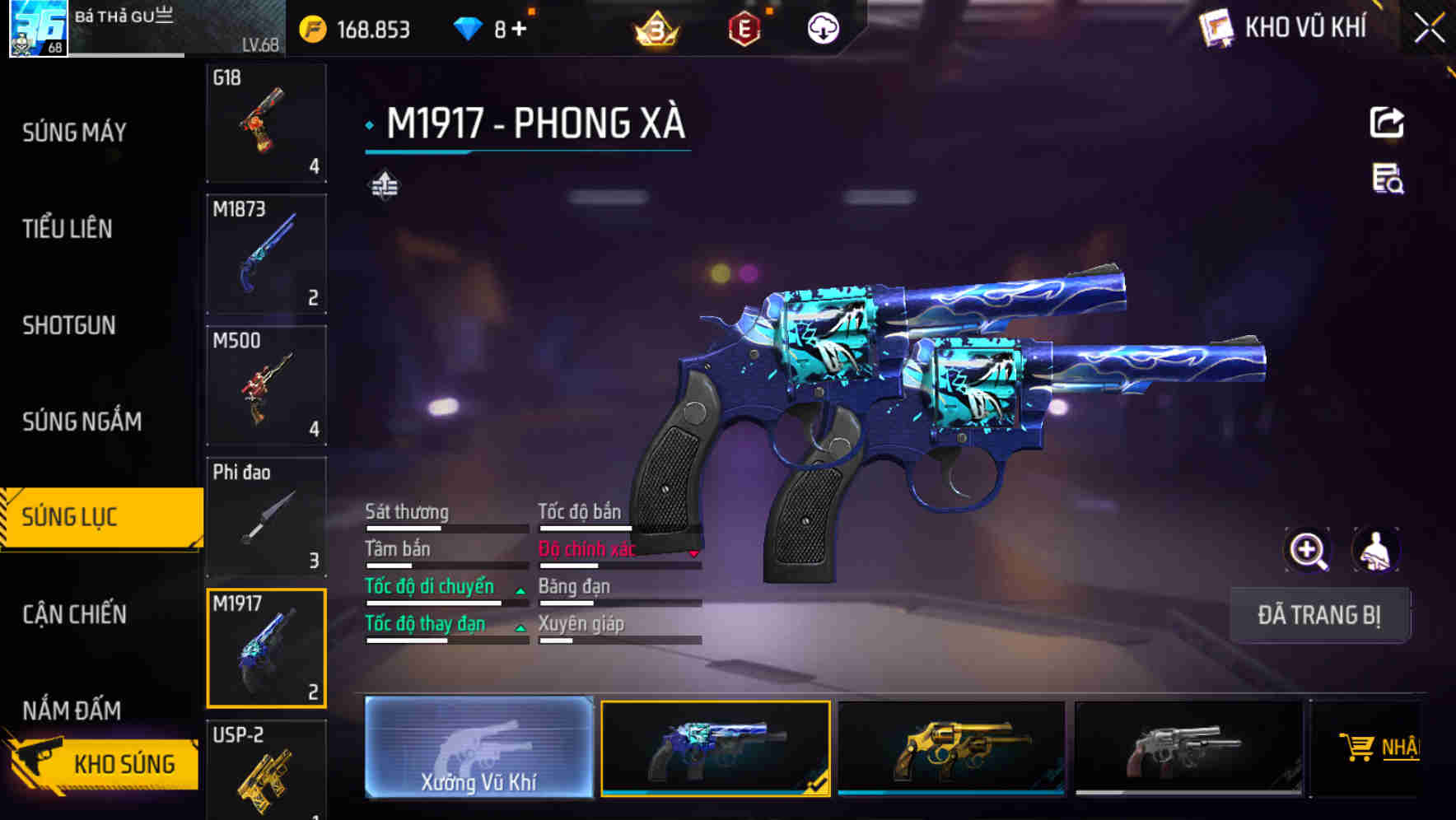Viewport: 1456px width, 820px height.
Task: Click the character preview icon beside the magnifier
Action: coord(1374,549)
